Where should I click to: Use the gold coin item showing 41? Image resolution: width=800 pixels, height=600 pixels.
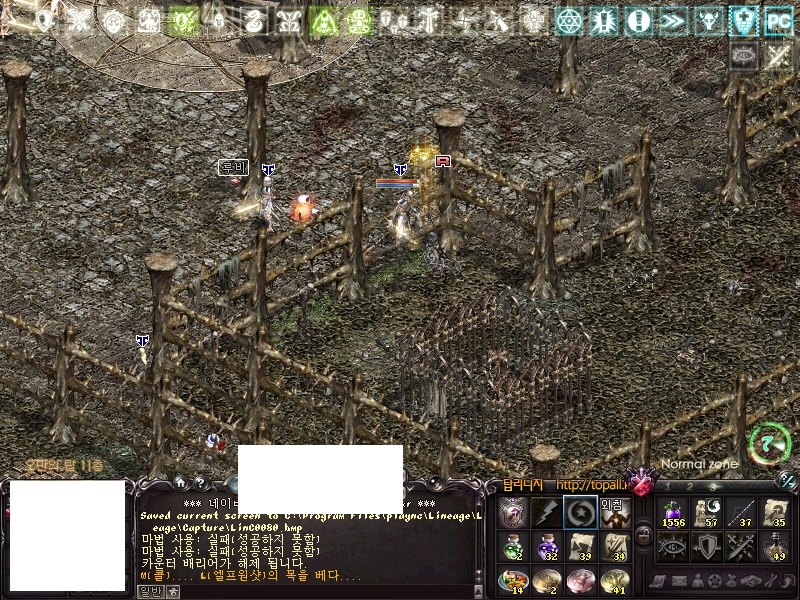(613, 580)
